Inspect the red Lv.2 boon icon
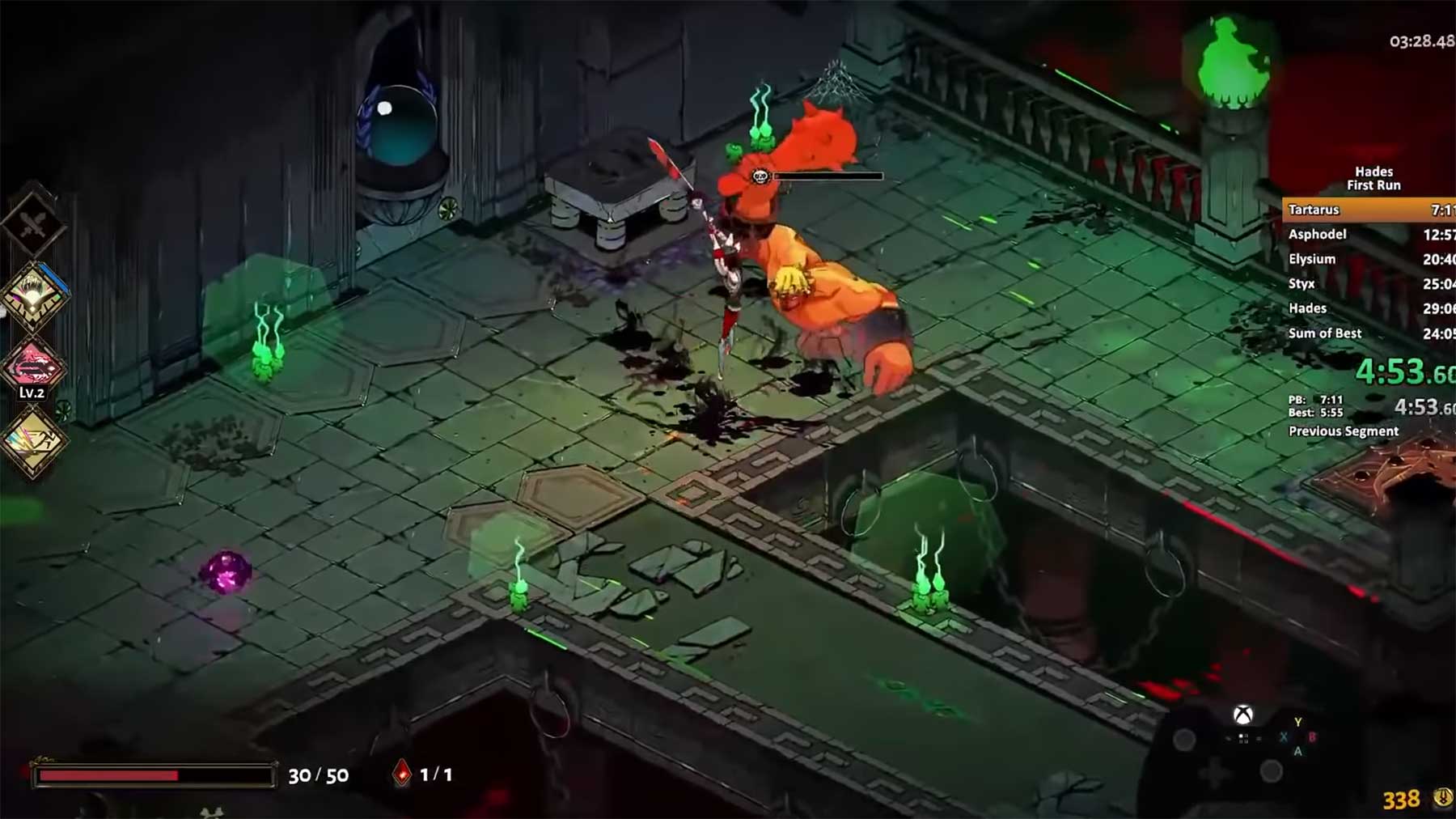Screen dimensions: 1456x819 point(32,367)
